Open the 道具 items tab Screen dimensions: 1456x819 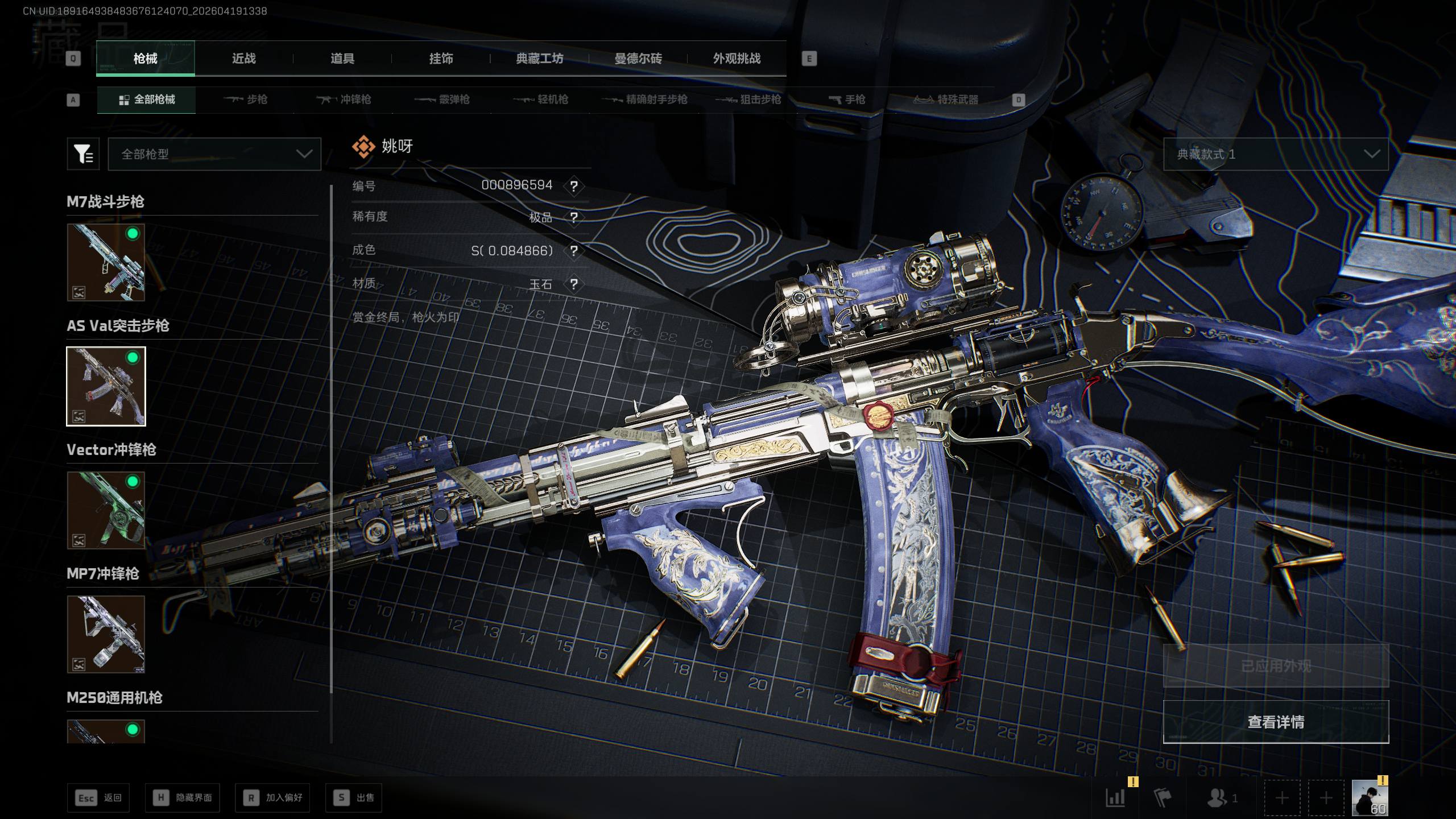pos(342,59)
